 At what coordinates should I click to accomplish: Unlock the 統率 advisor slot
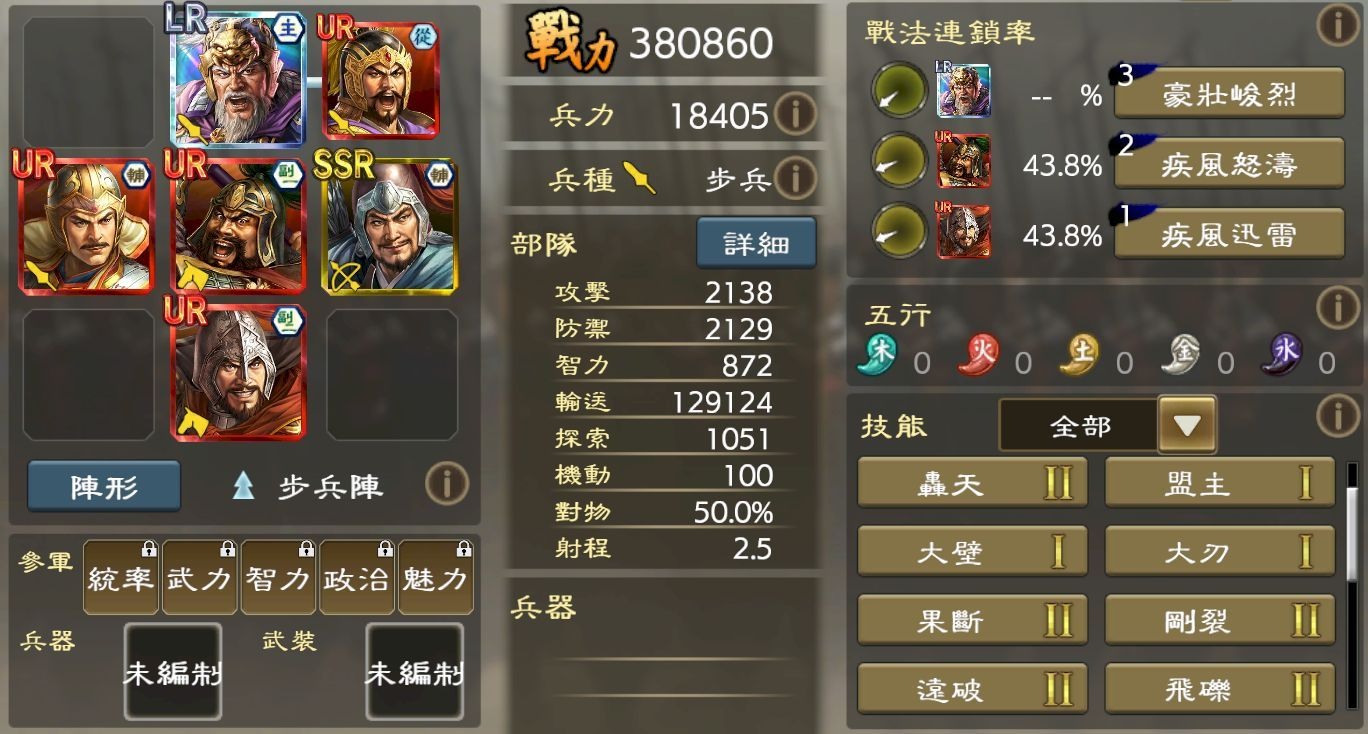[x=120, y=577]
